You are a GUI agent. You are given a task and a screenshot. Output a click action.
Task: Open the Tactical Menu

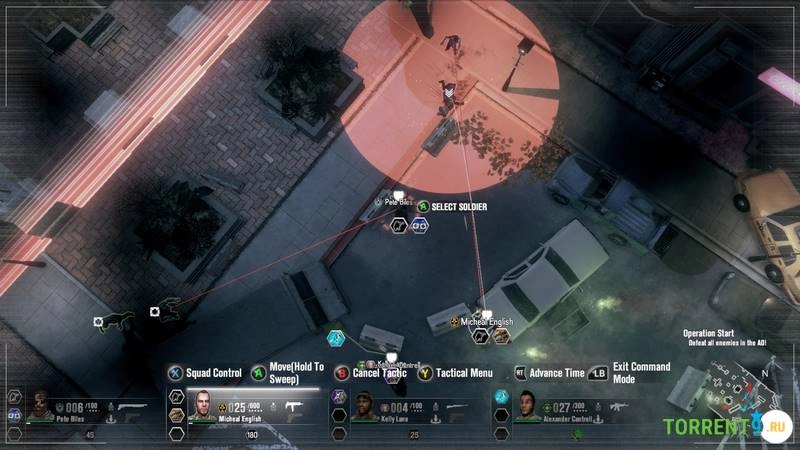[x=463, y=373]
